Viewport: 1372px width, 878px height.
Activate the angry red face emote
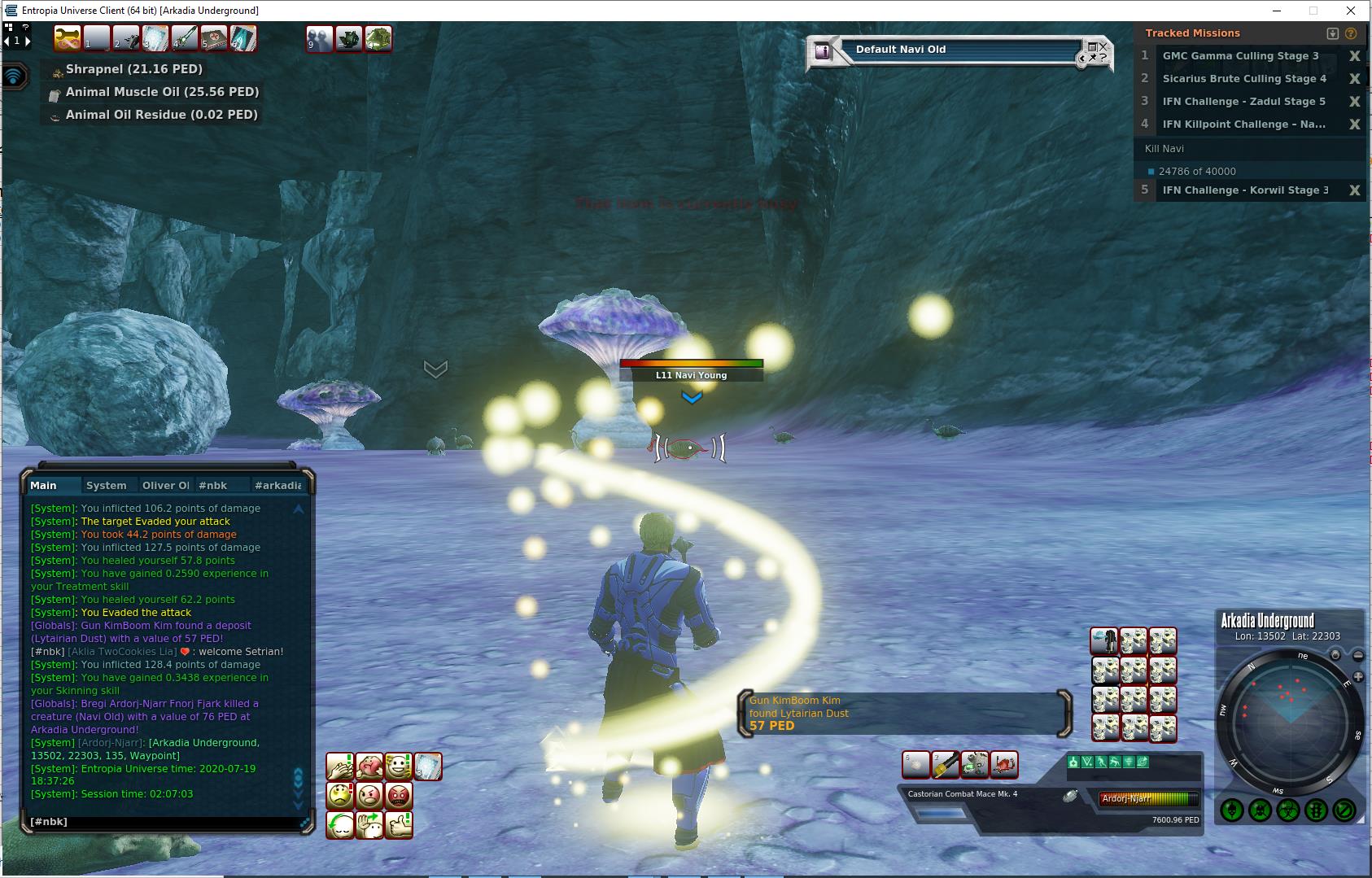[x=399, y=795]
